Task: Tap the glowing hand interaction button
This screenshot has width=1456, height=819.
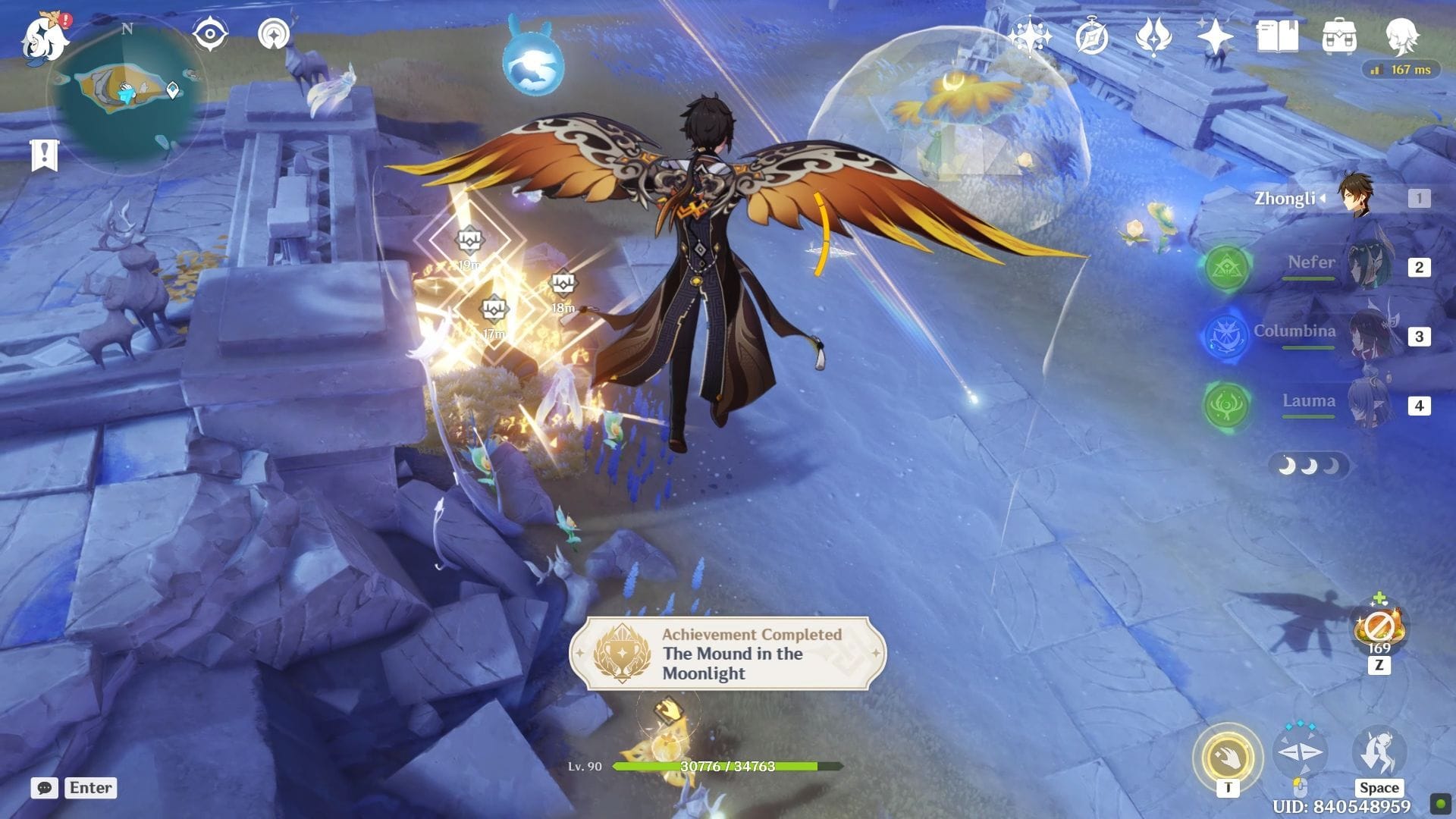Action: pyautogui.click(x=1227, y=757)
